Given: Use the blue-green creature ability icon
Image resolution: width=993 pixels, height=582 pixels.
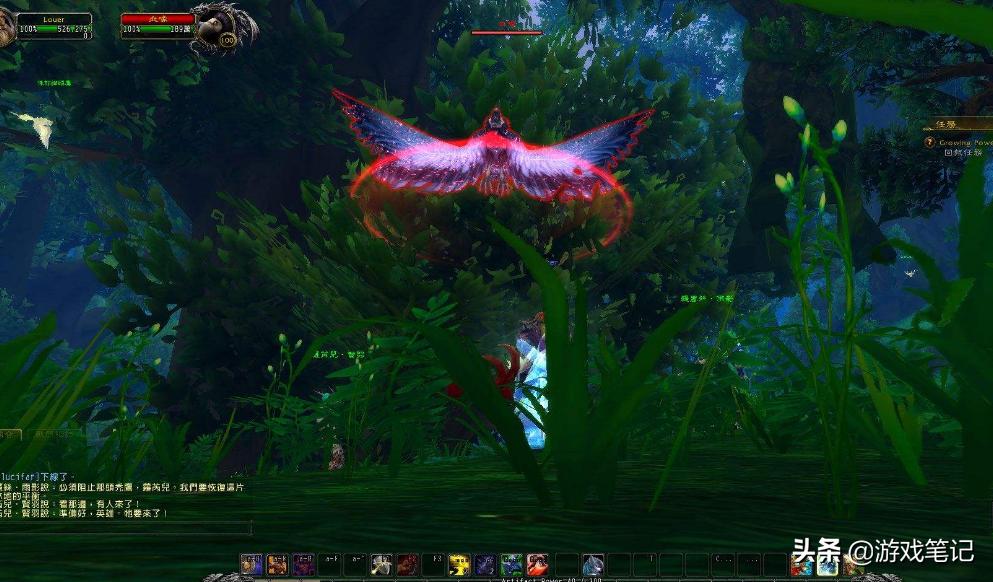Looking at the screenshot, I should click(x=511, y=565).
